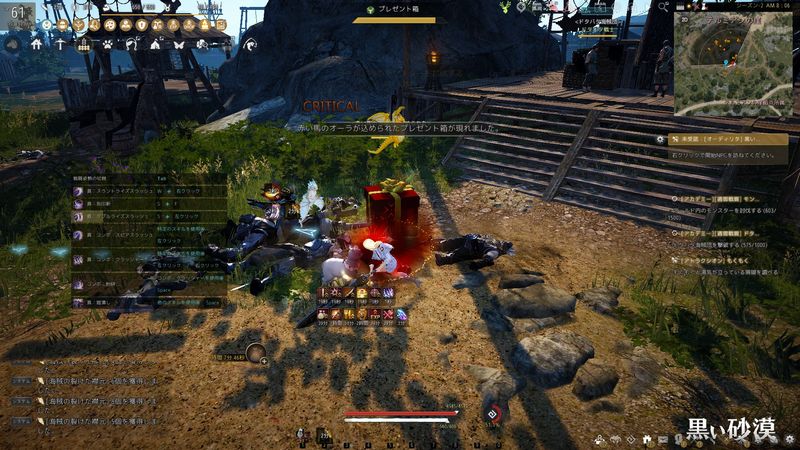
Task: Click the circular timer icon above the chat
Action: [x=256, y=352]
